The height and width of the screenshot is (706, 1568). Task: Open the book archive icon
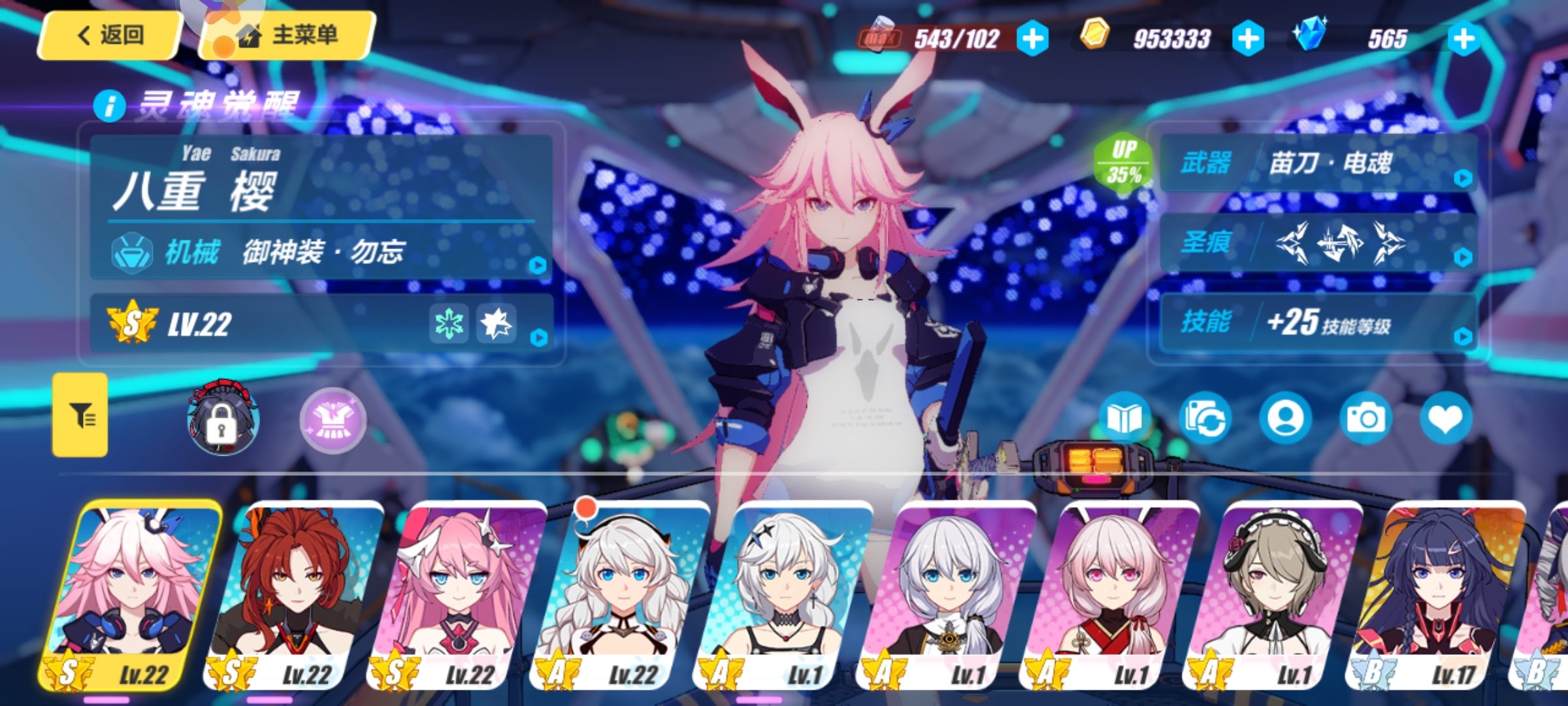pos(1124,418)
